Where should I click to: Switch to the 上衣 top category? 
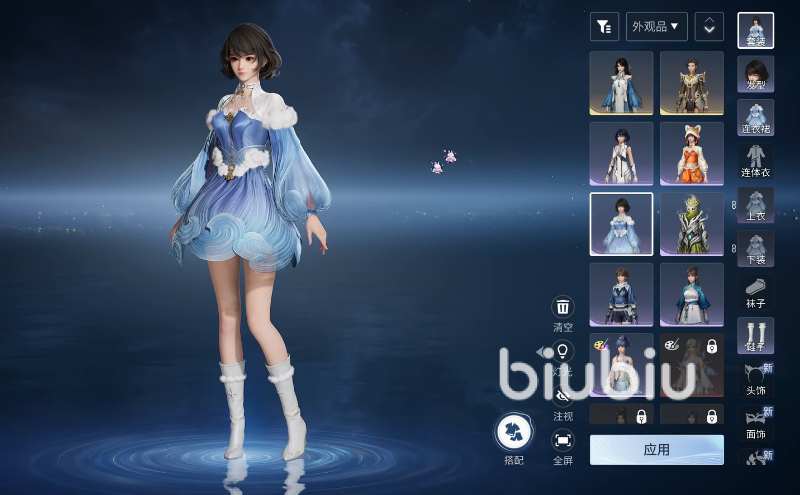pos(755,205)
